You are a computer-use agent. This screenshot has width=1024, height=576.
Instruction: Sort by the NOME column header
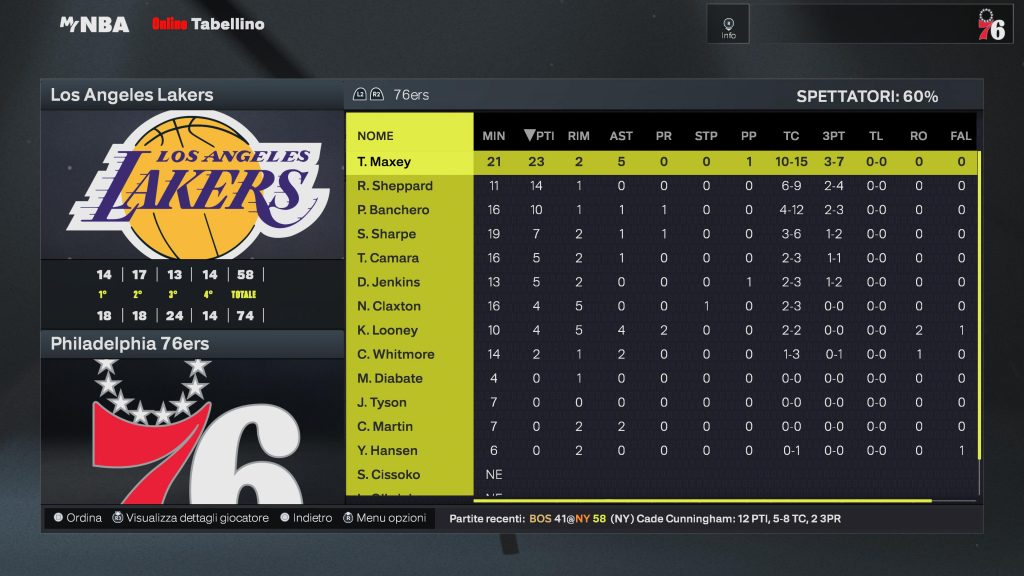[376, 136]
